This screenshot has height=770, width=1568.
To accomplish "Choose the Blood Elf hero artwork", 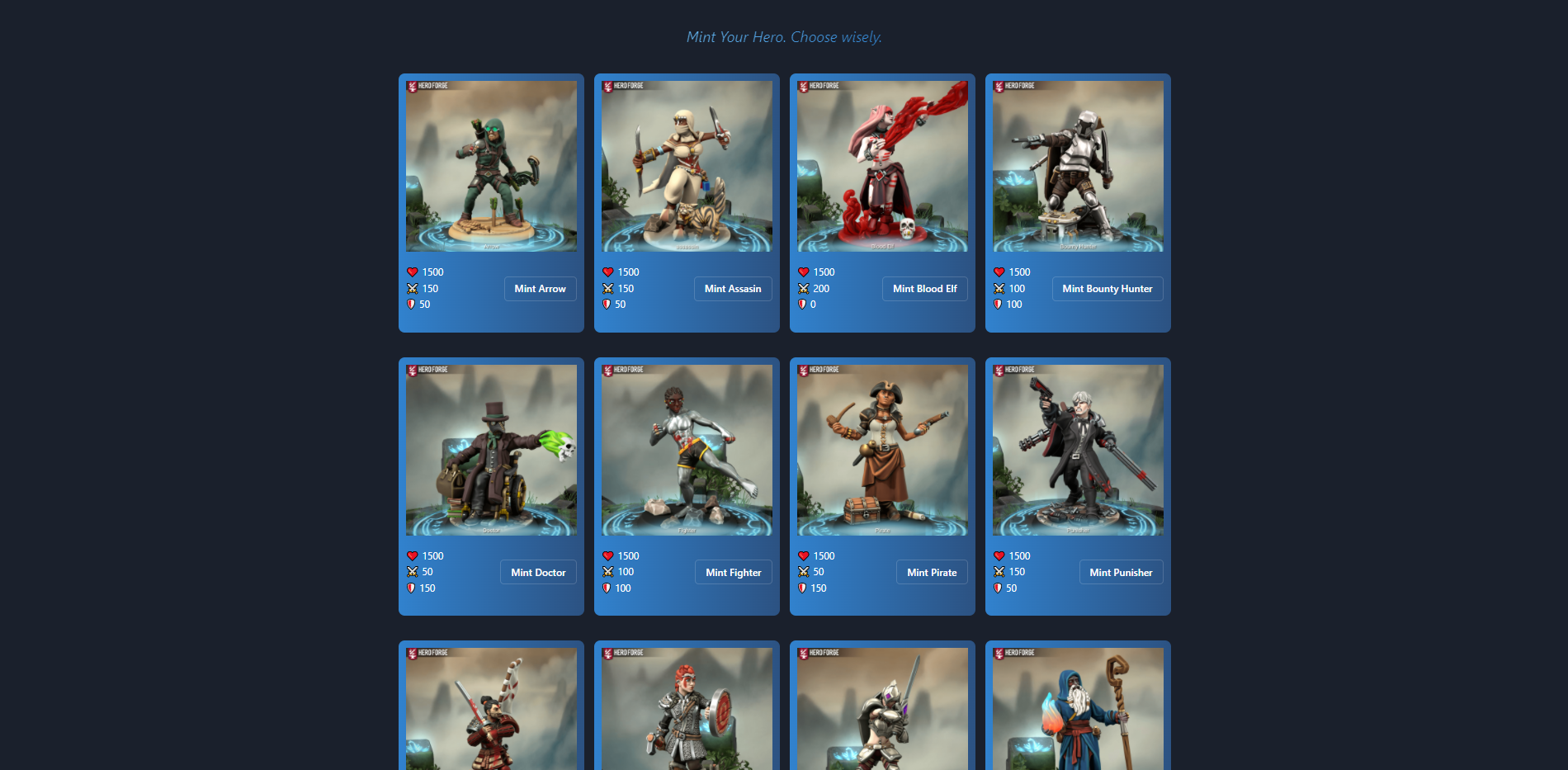I will click(x=882, y=166).
